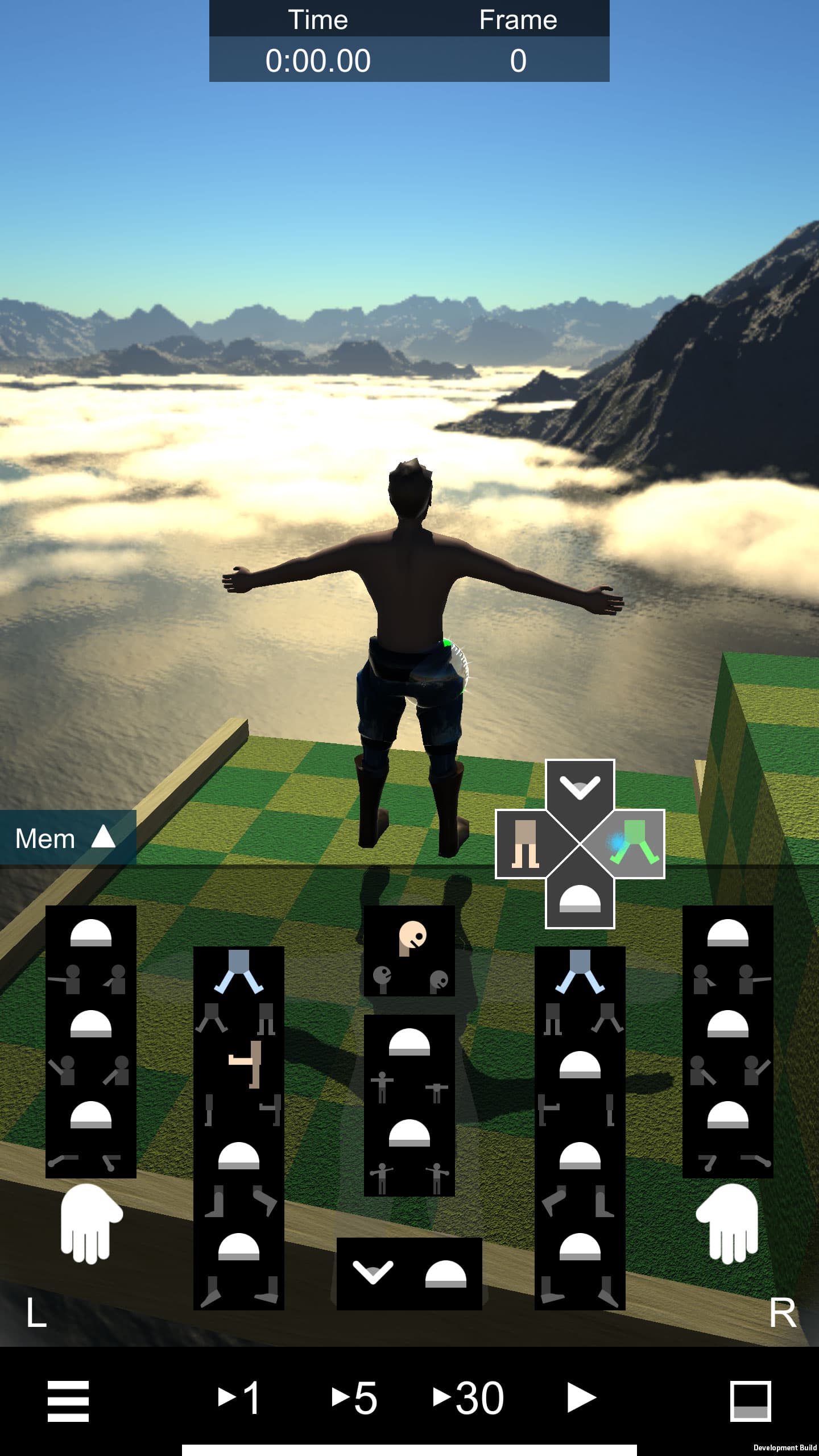
Task: Select the tan legs pose on the D-pad
Action: tap(524, 845)
